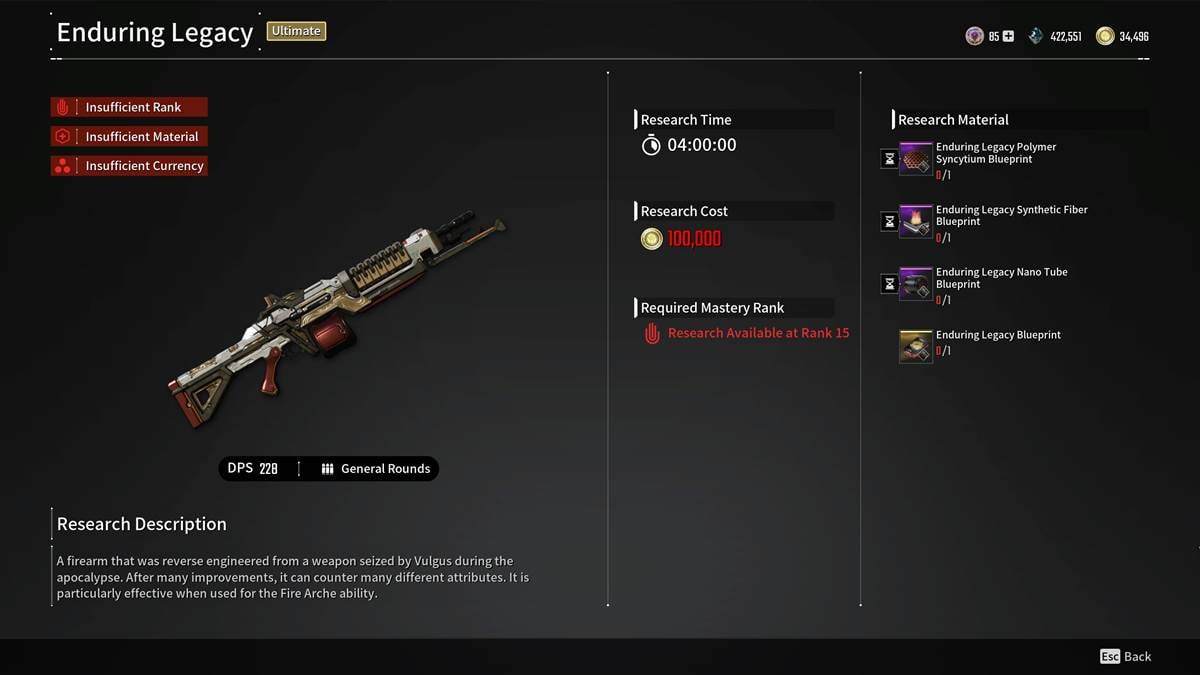This screenshot has height=675, width=1200.
Task: Click the Insufficient Rank warning tag
Action: 130,107
